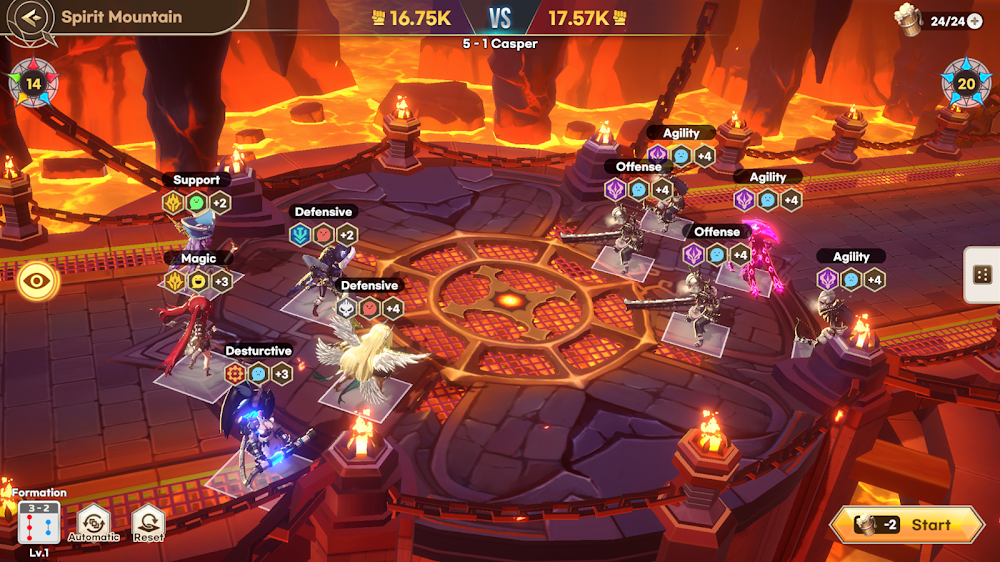This screenshot has width=1000, height=562.
Task: Select the Desturctive hero tag
Action: [258, 351]
